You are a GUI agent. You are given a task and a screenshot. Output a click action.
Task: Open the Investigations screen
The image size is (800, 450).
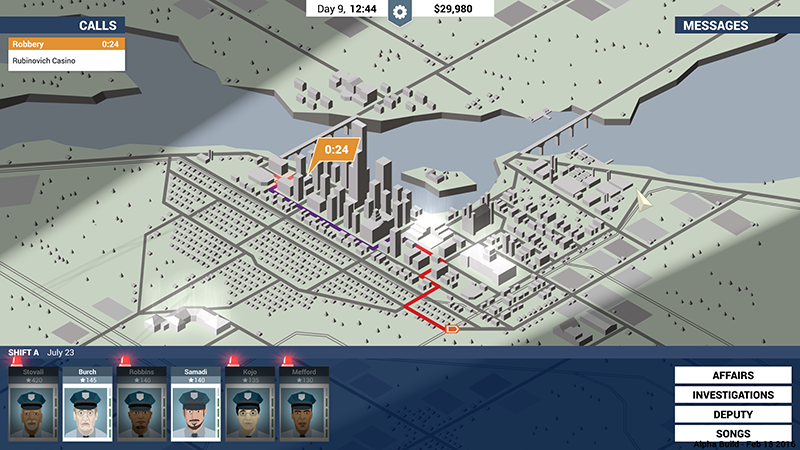[x=733, y=395]
